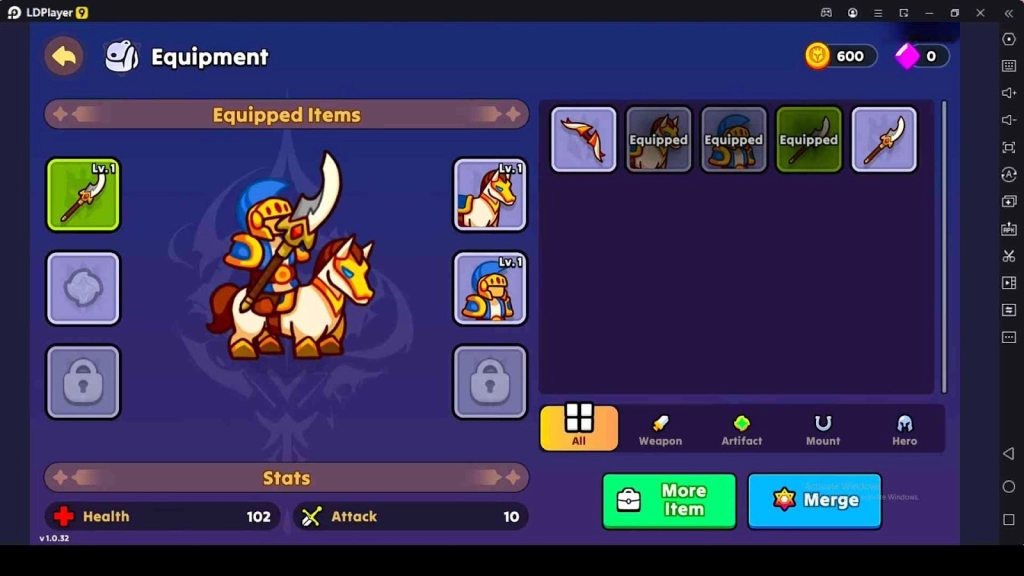The height and width of the screenshot is (576, 1024).
Task: Click the empty artifact equipment slot
Action: tap(83, 288)
